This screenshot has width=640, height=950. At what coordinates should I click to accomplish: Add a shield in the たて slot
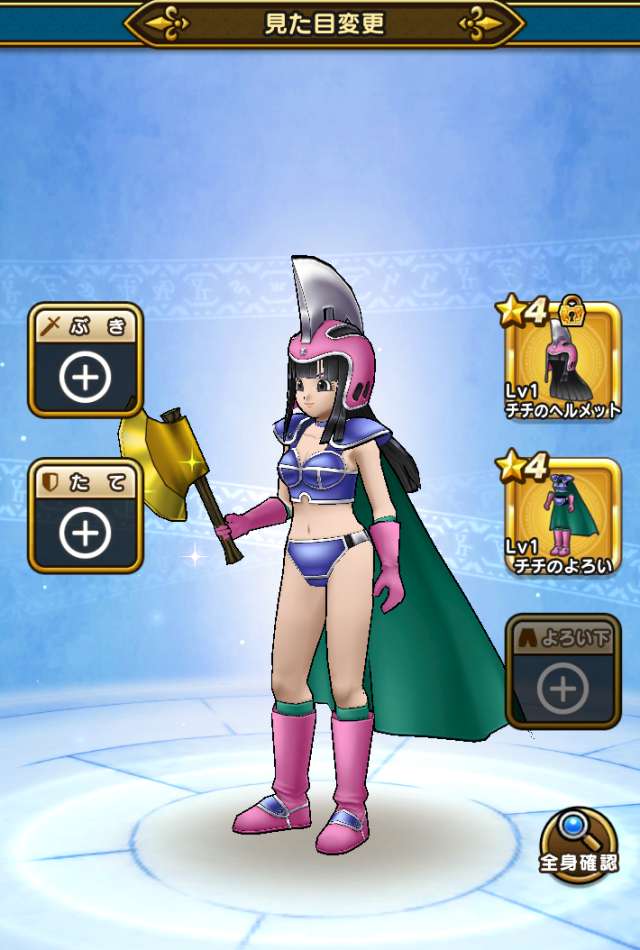[x=86, y=516]
